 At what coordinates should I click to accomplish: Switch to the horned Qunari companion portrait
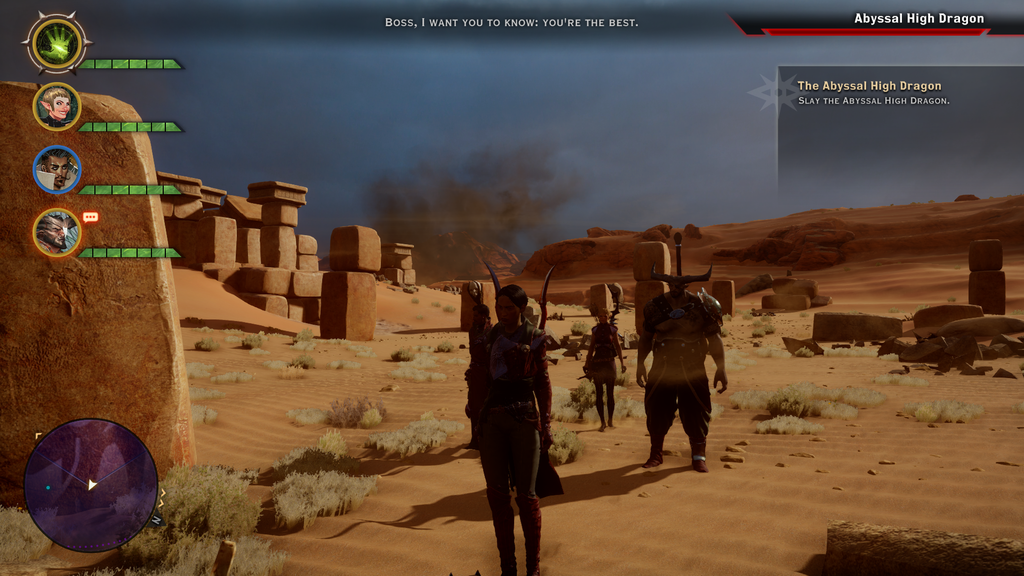pos(57,232)
